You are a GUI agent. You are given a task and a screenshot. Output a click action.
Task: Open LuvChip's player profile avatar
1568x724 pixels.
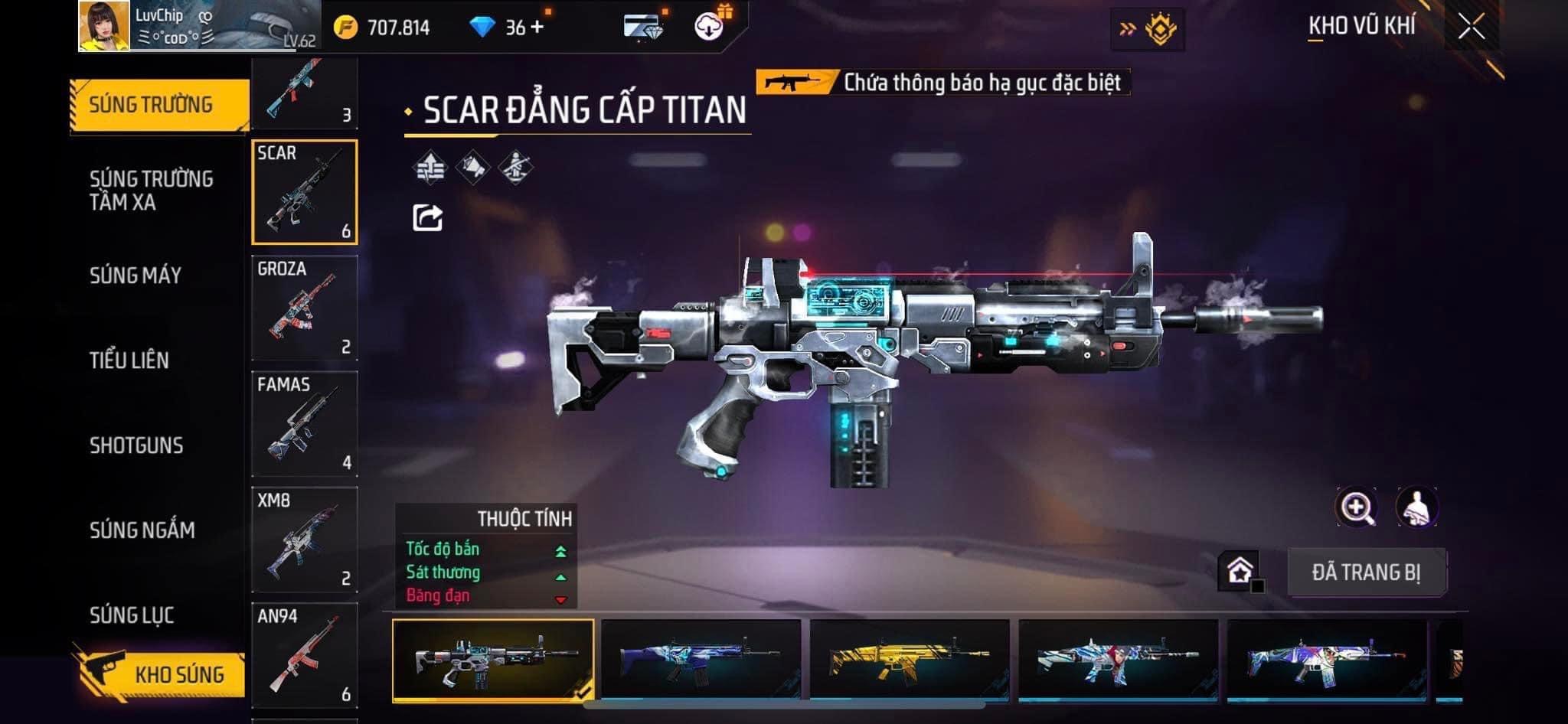(x=104, y=26)
